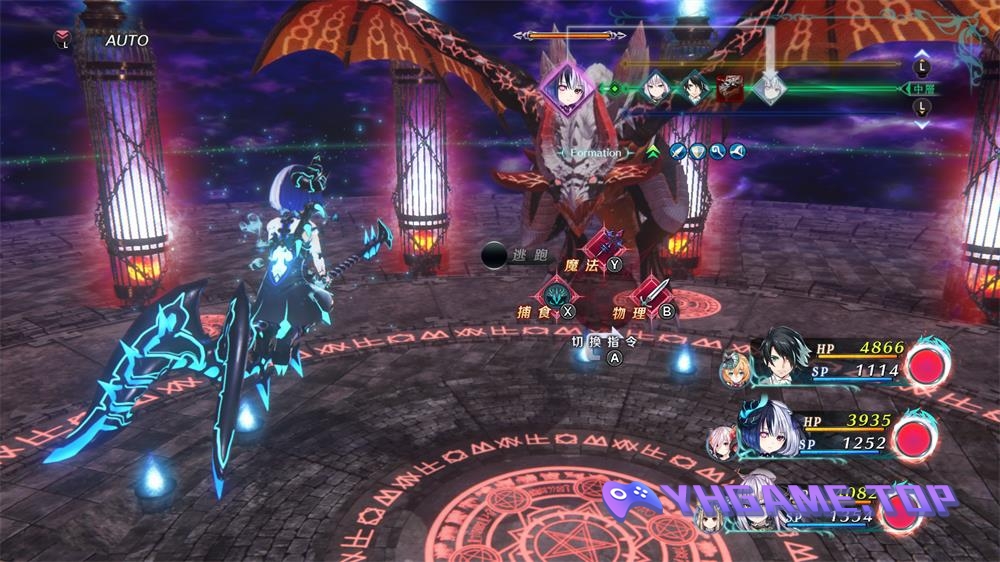Screen dimensions: 1000x562
Task: Open the Formation label
Action: coord(596,153)
